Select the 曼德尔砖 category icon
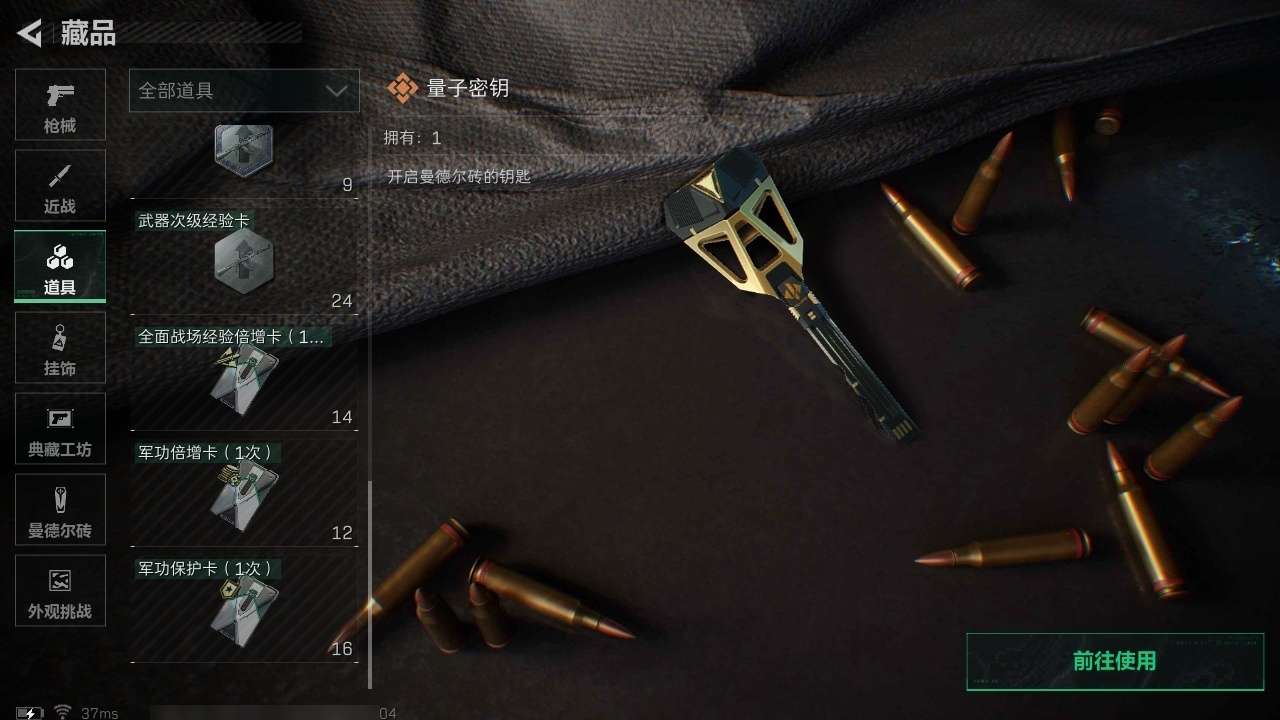1280x720 pixels. [x=60, y=509]
